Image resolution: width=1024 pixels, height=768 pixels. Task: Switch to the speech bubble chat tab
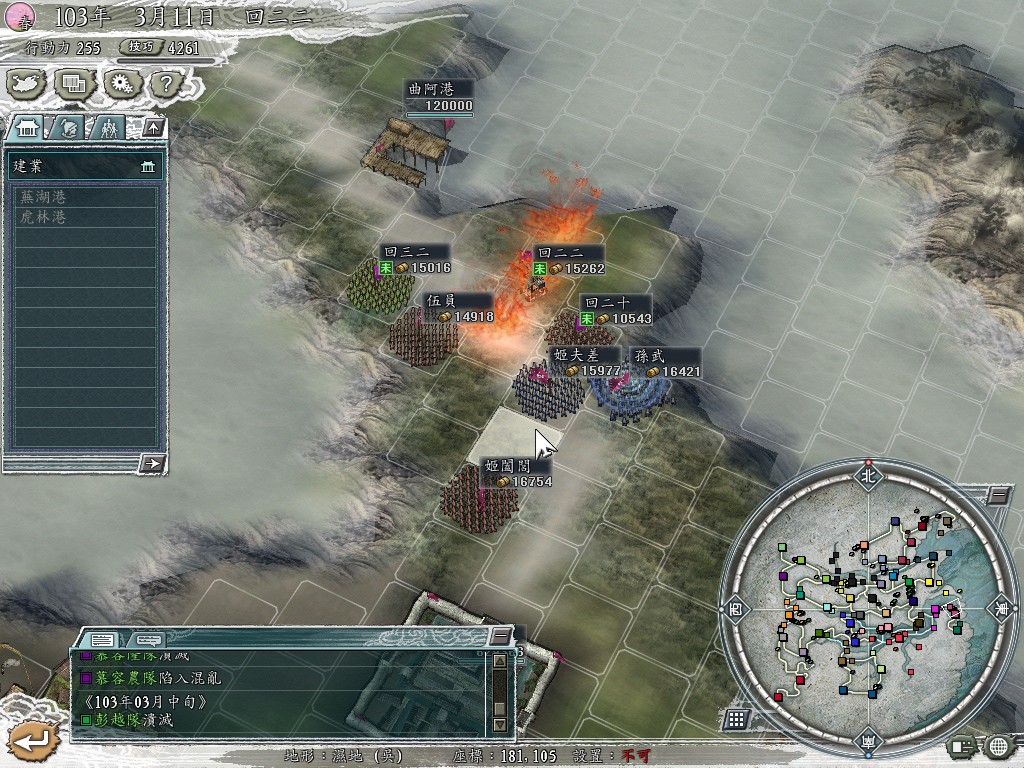(x=148, y=638)
